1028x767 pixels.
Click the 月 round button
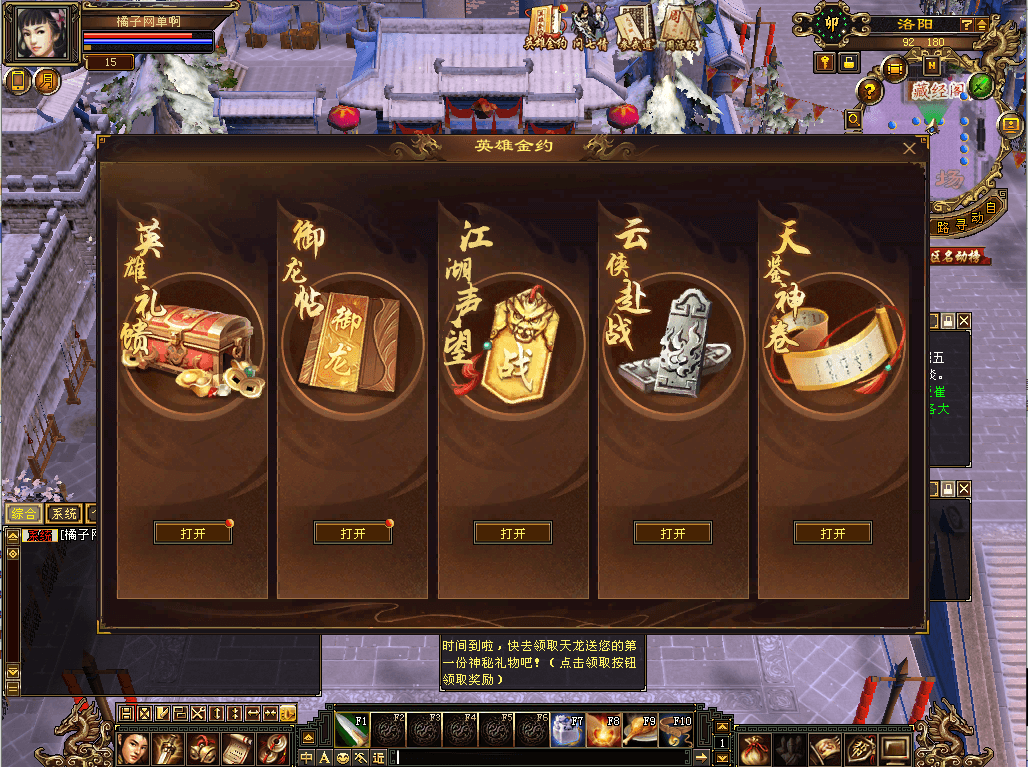coord(47,80)
